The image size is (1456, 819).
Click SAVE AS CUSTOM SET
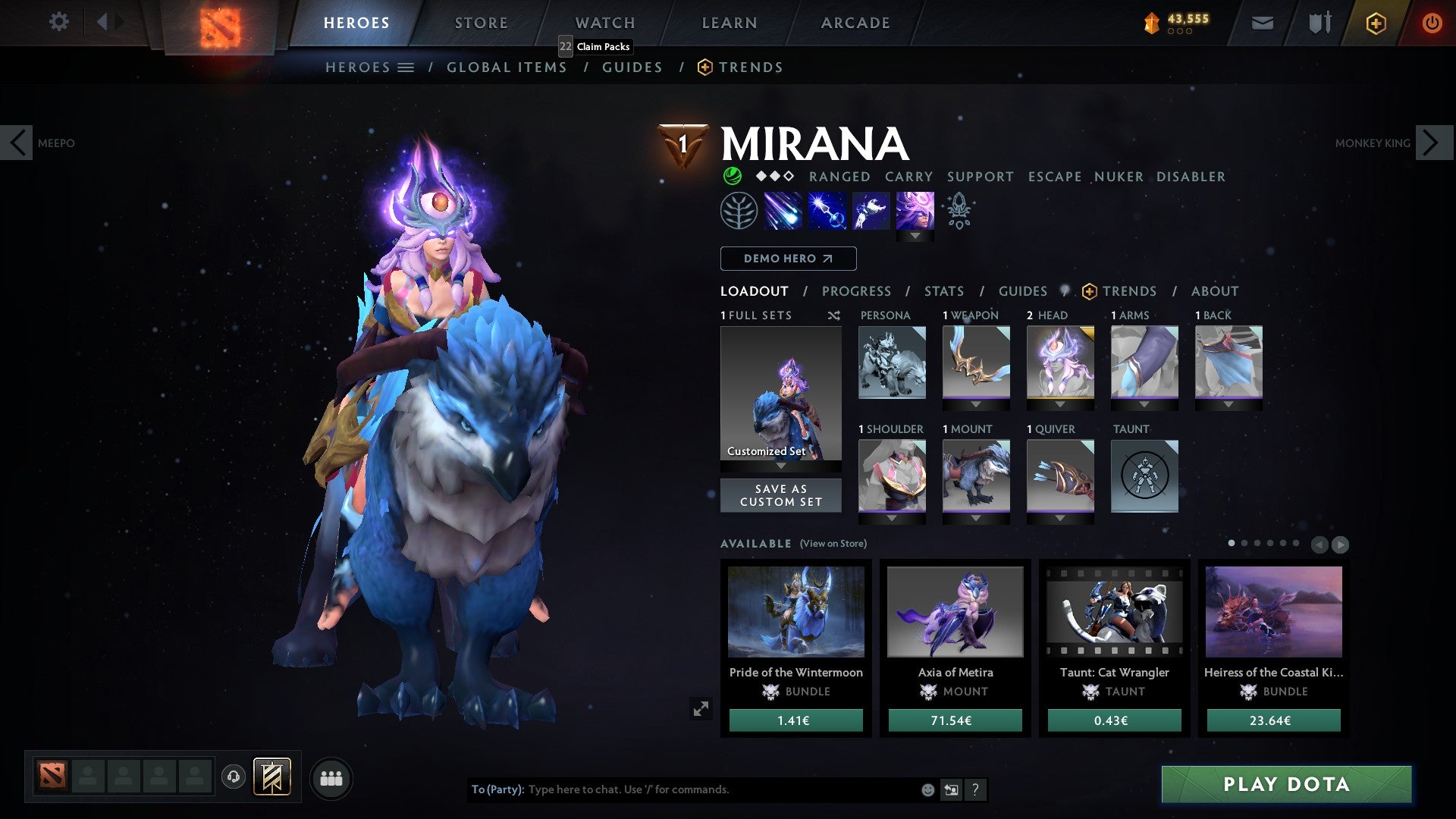click(x=780, y=495)
